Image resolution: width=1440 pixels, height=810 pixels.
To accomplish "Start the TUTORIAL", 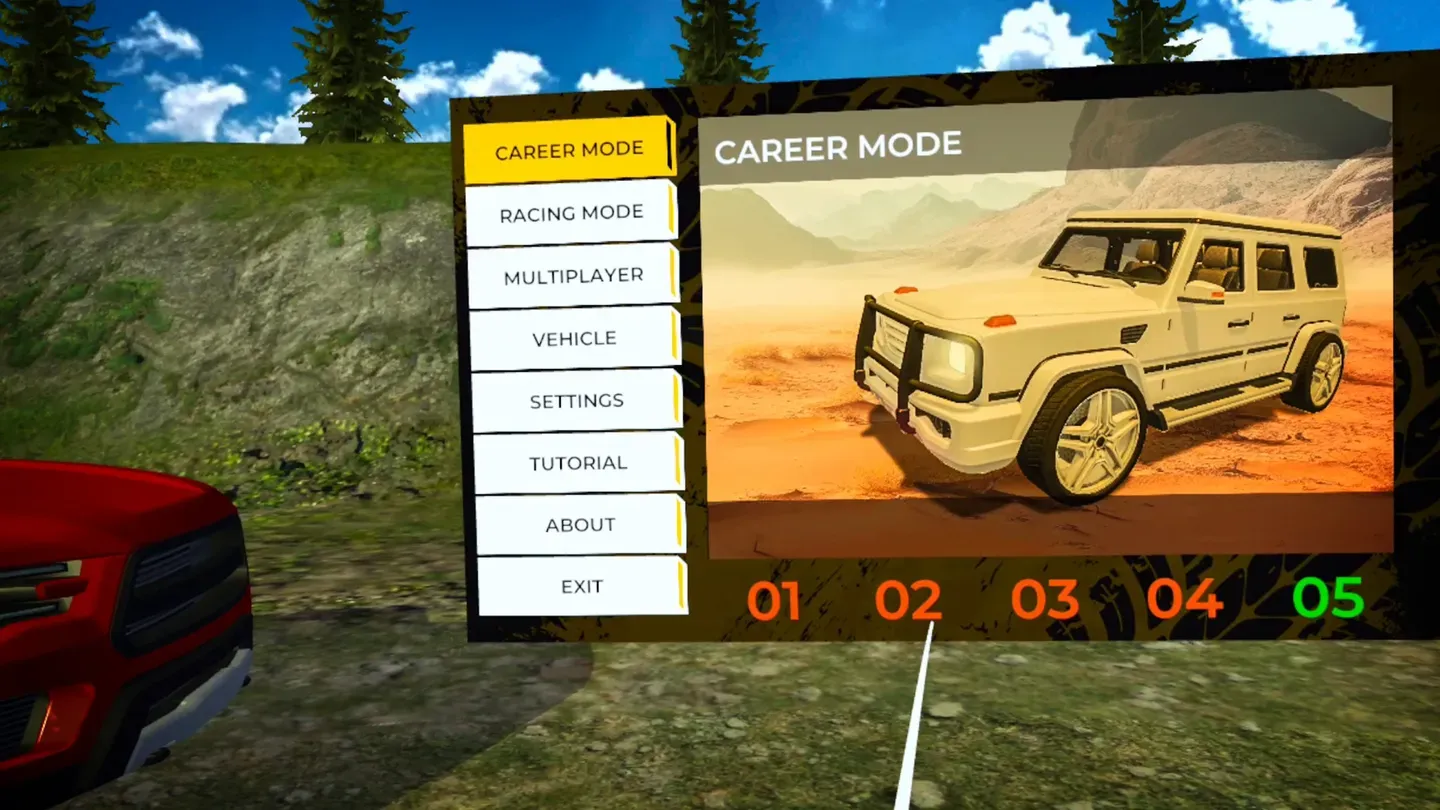I will click(578, 461).
